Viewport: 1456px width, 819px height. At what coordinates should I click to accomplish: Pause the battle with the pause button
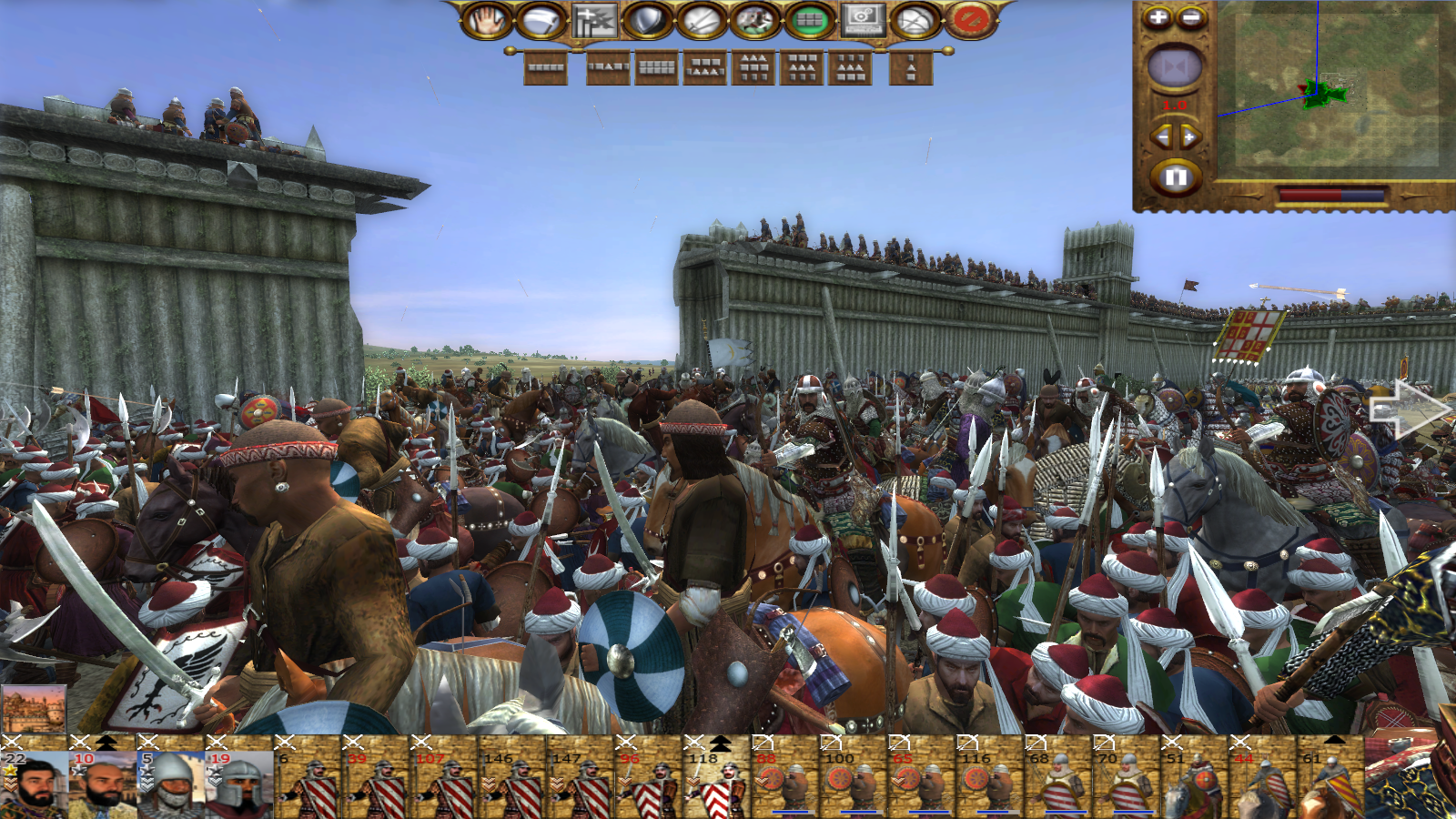pyautogui.click(x=1175, y=177)
